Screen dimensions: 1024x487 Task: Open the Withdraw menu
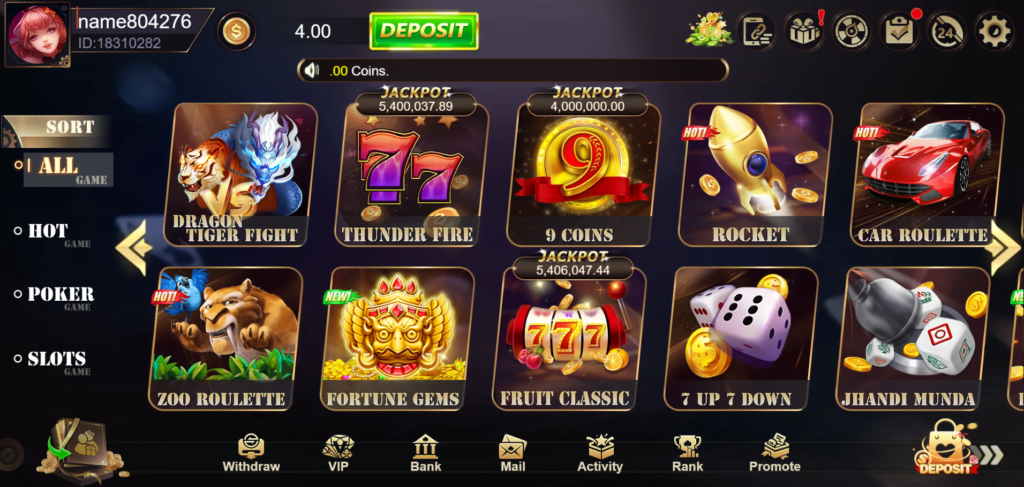(251, 453)
